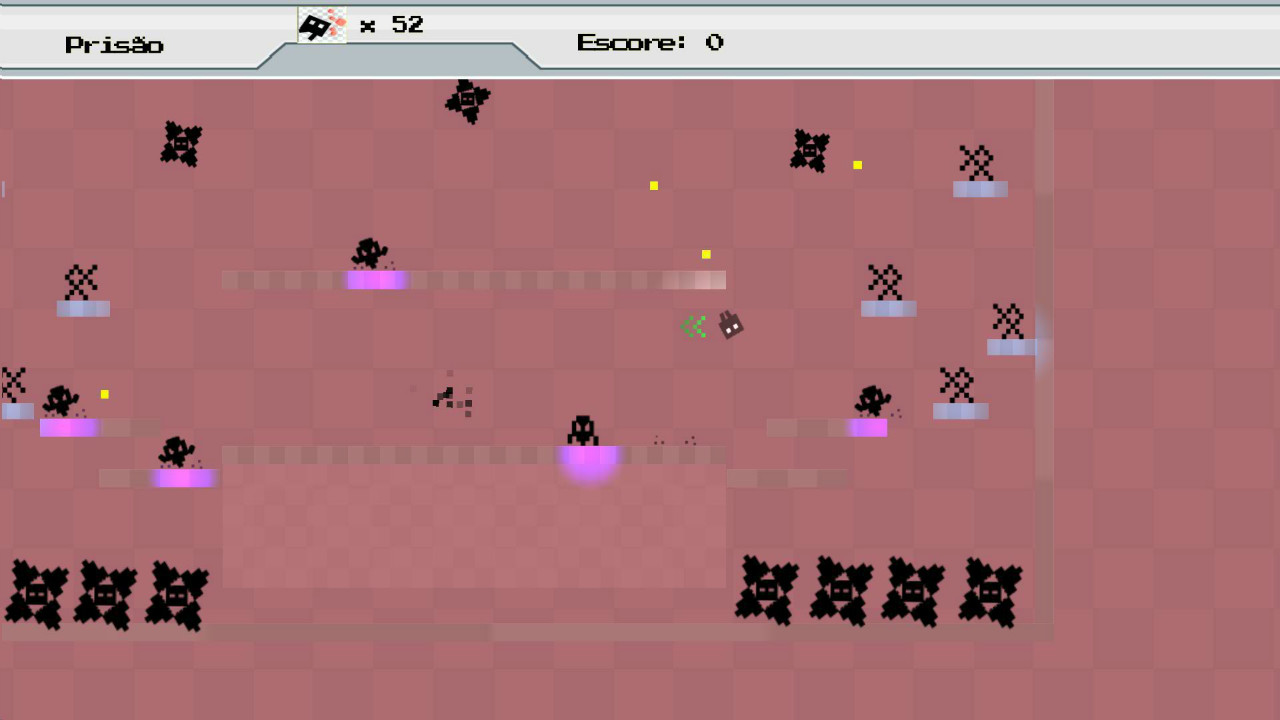The height and width of the screenshot is (720, 1280).
Task: Click the rightmost spike ball cluster on the floor
Action: point(992,595)
